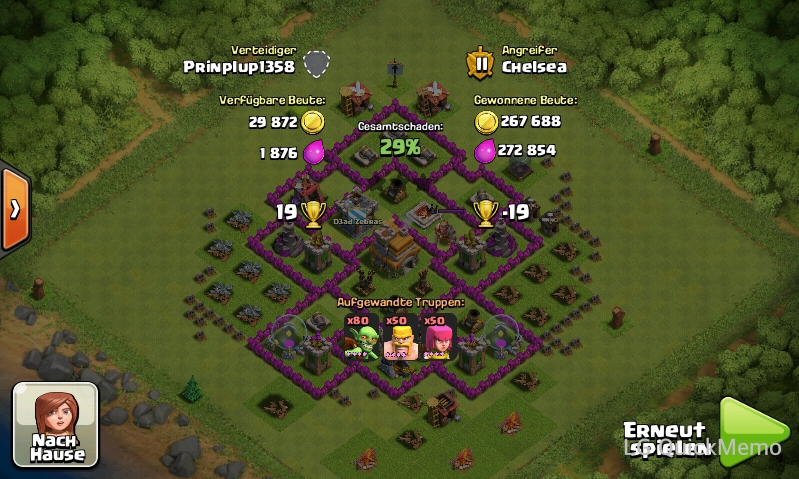Tap the defender's empty clan shield

(317, 64)
